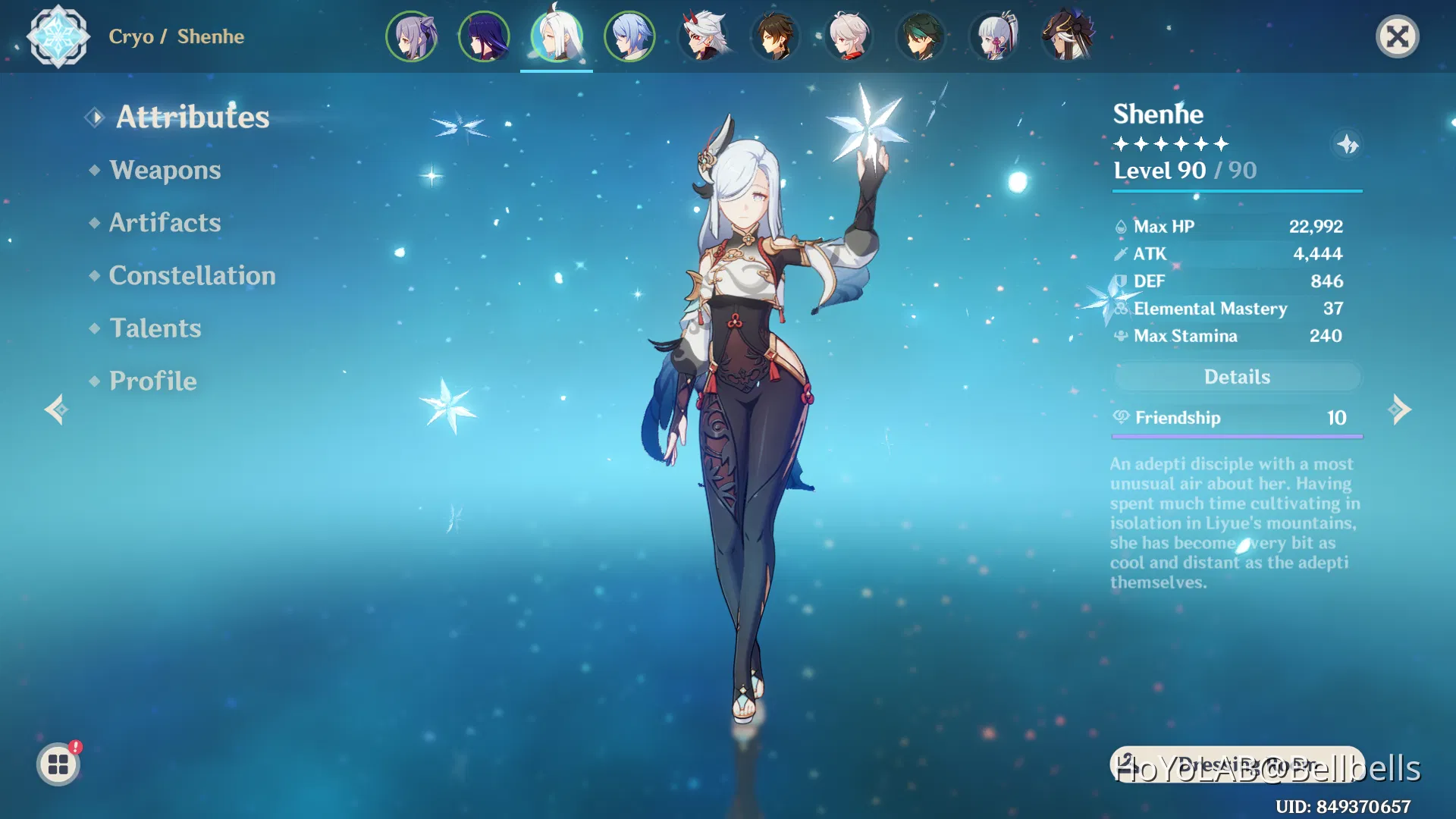Click the Details button
The image size is (1456, 819).
click(1237, 376)
